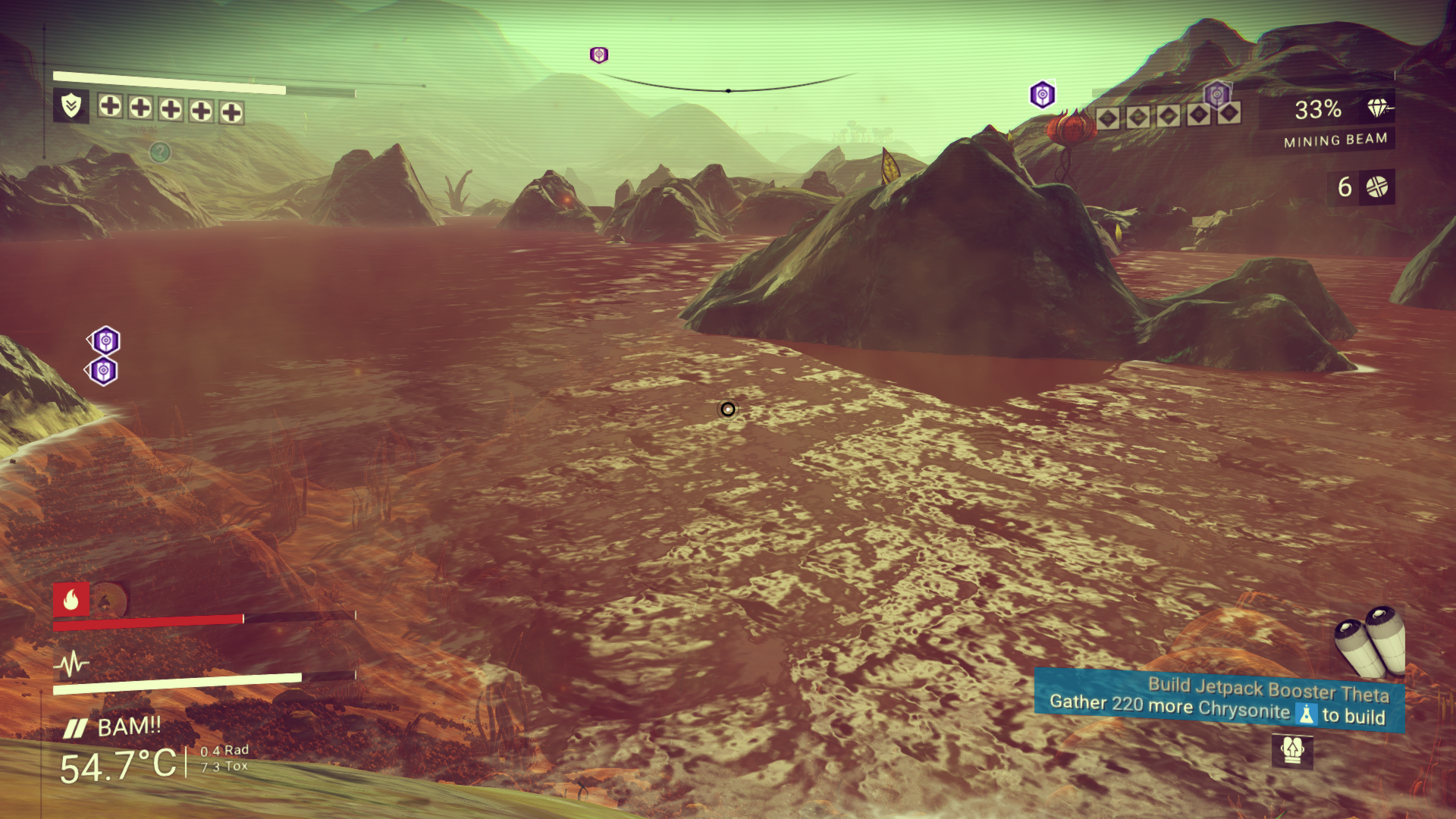The width and height of the screenshot is (1456, 819).
Task: Click the shield emblem icon
Action: pos(71,105)
